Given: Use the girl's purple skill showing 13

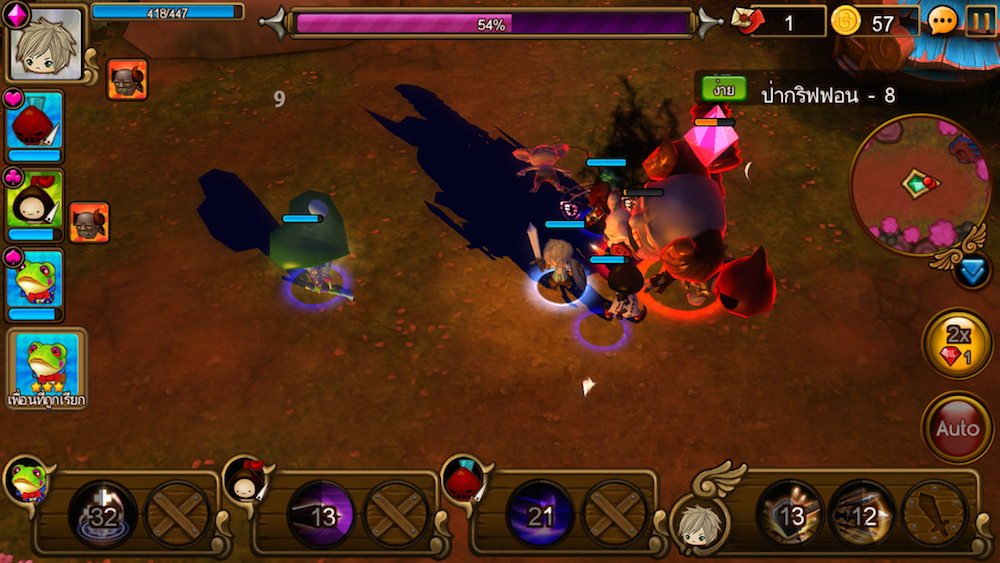Looking at the screenshot, I should click(321, 515).
